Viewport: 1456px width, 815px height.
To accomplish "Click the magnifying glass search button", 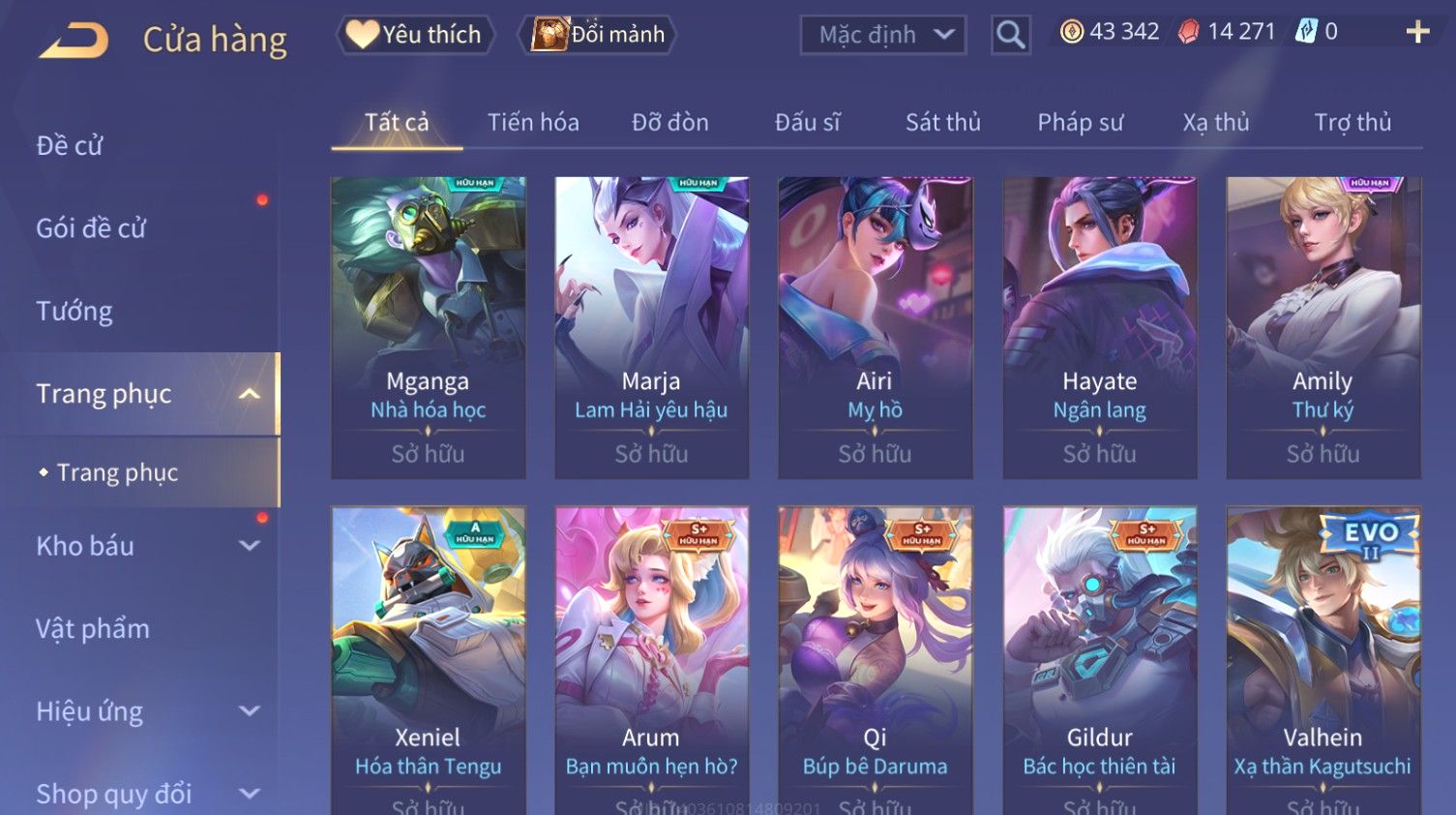I will point(1010,36).
